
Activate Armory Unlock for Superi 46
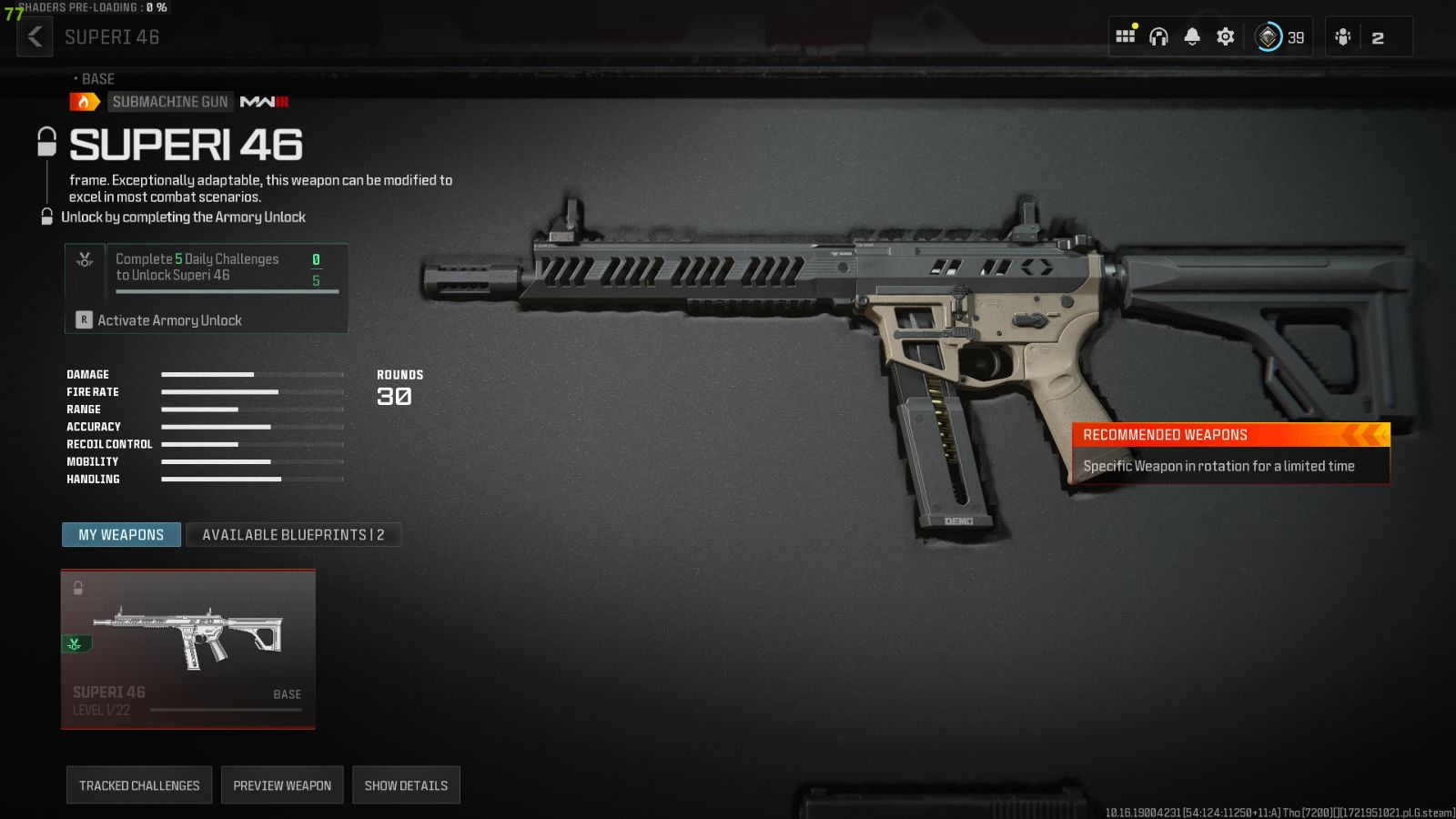point(169,320)
